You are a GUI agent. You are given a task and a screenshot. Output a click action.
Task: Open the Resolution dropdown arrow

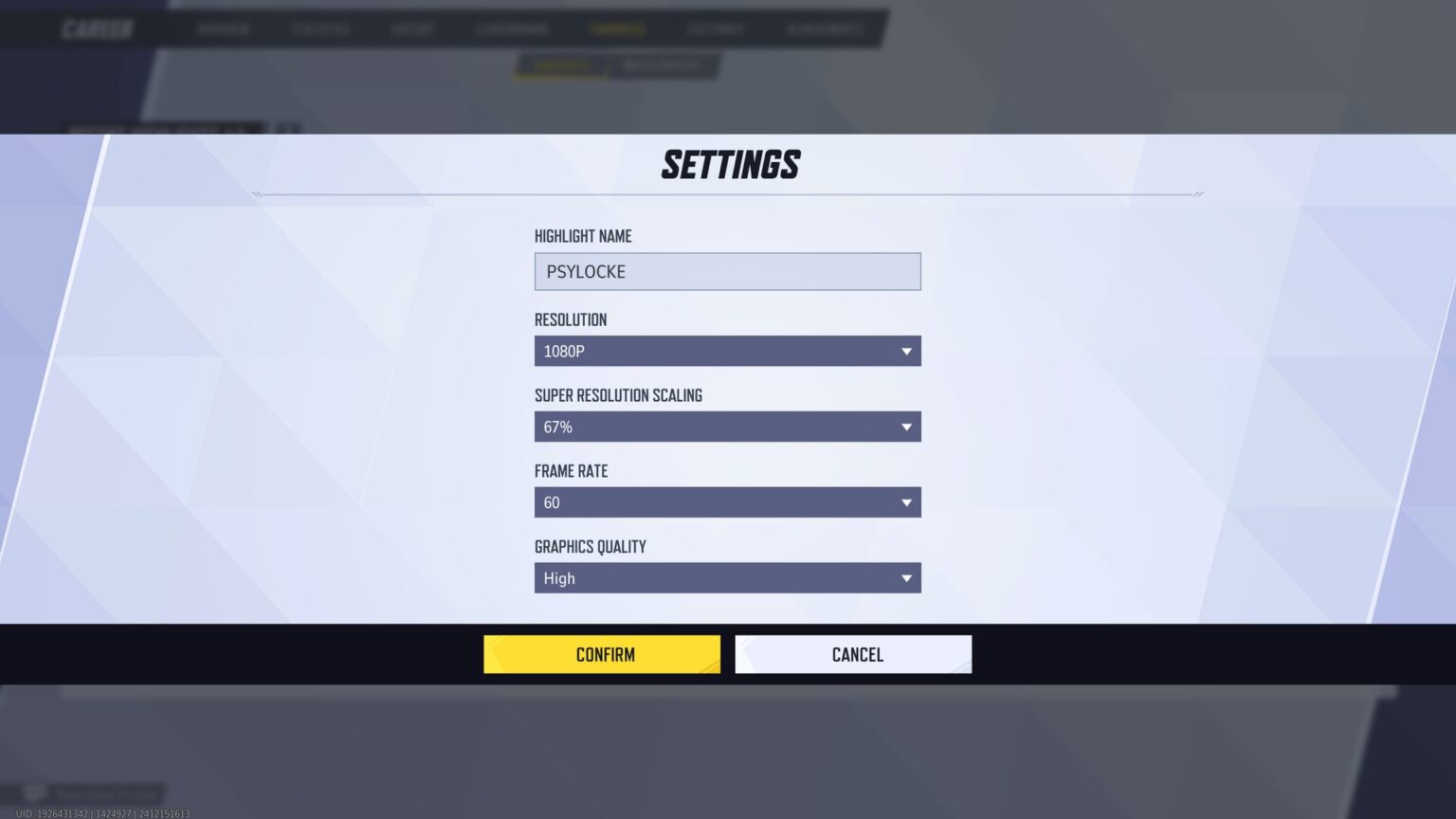907,351
